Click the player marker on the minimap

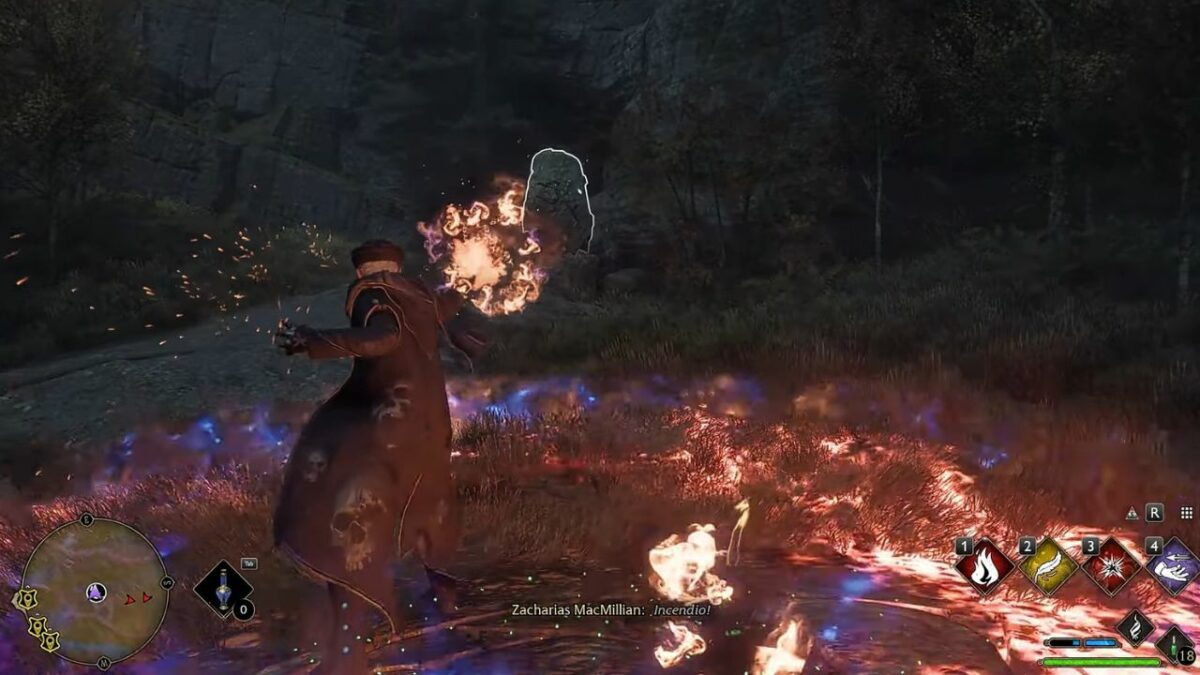pyautogui.click(x=96, y=592)
